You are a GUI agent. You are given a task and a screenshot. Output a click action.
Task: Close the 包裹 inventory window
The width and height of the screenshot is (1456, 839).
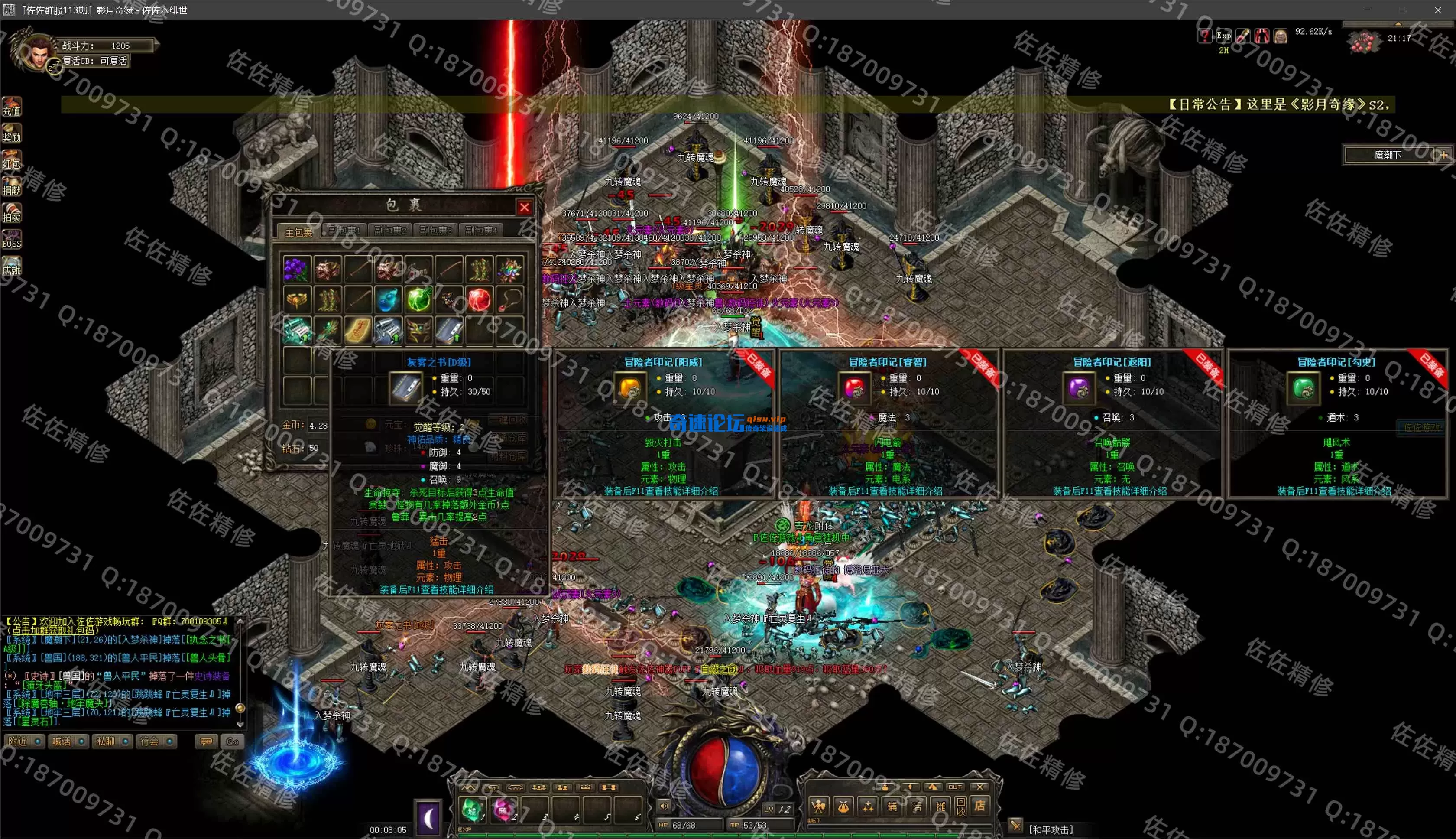point(524,208)
